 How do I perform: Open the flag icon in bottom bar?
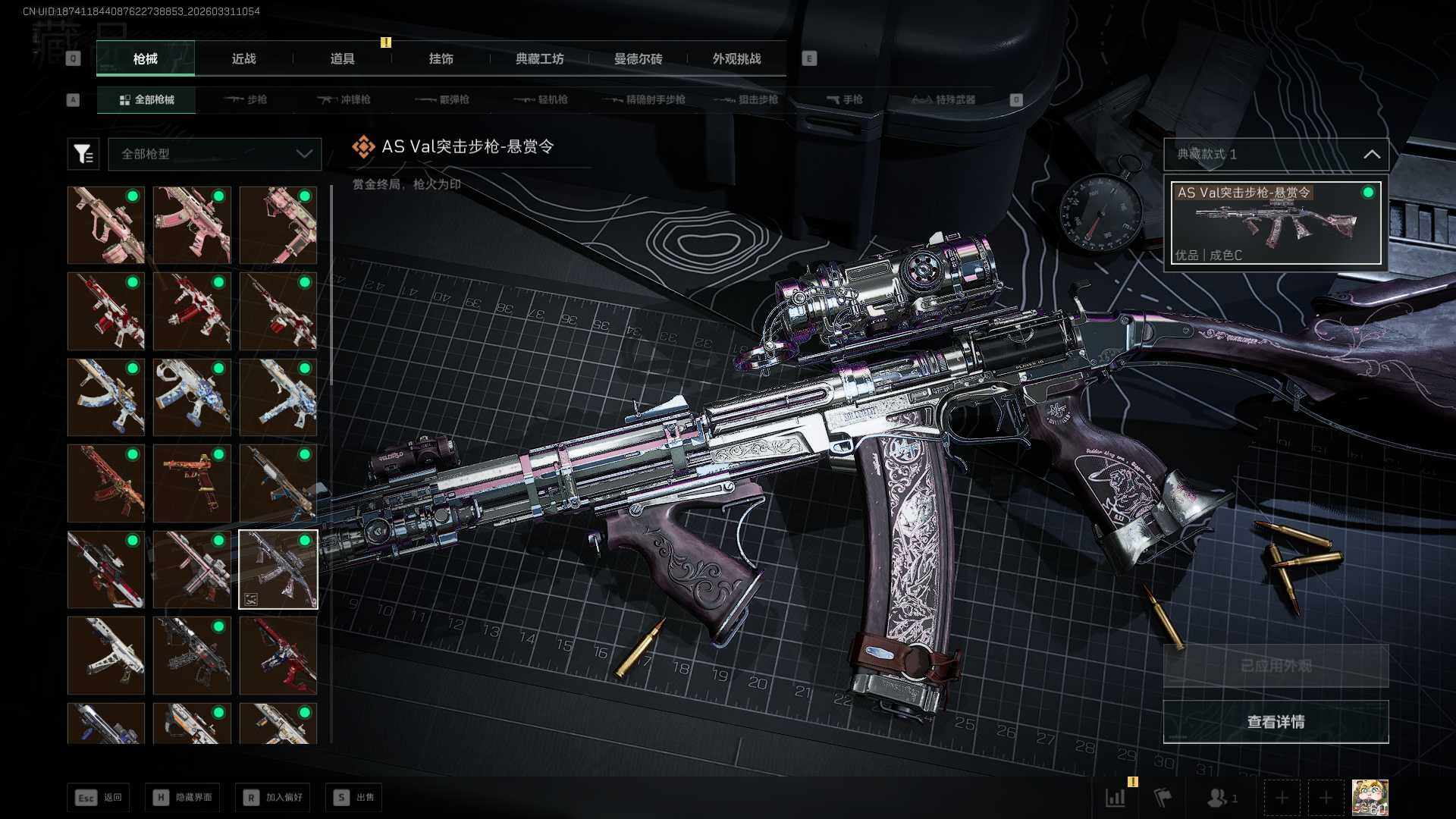coord(1163,798)
